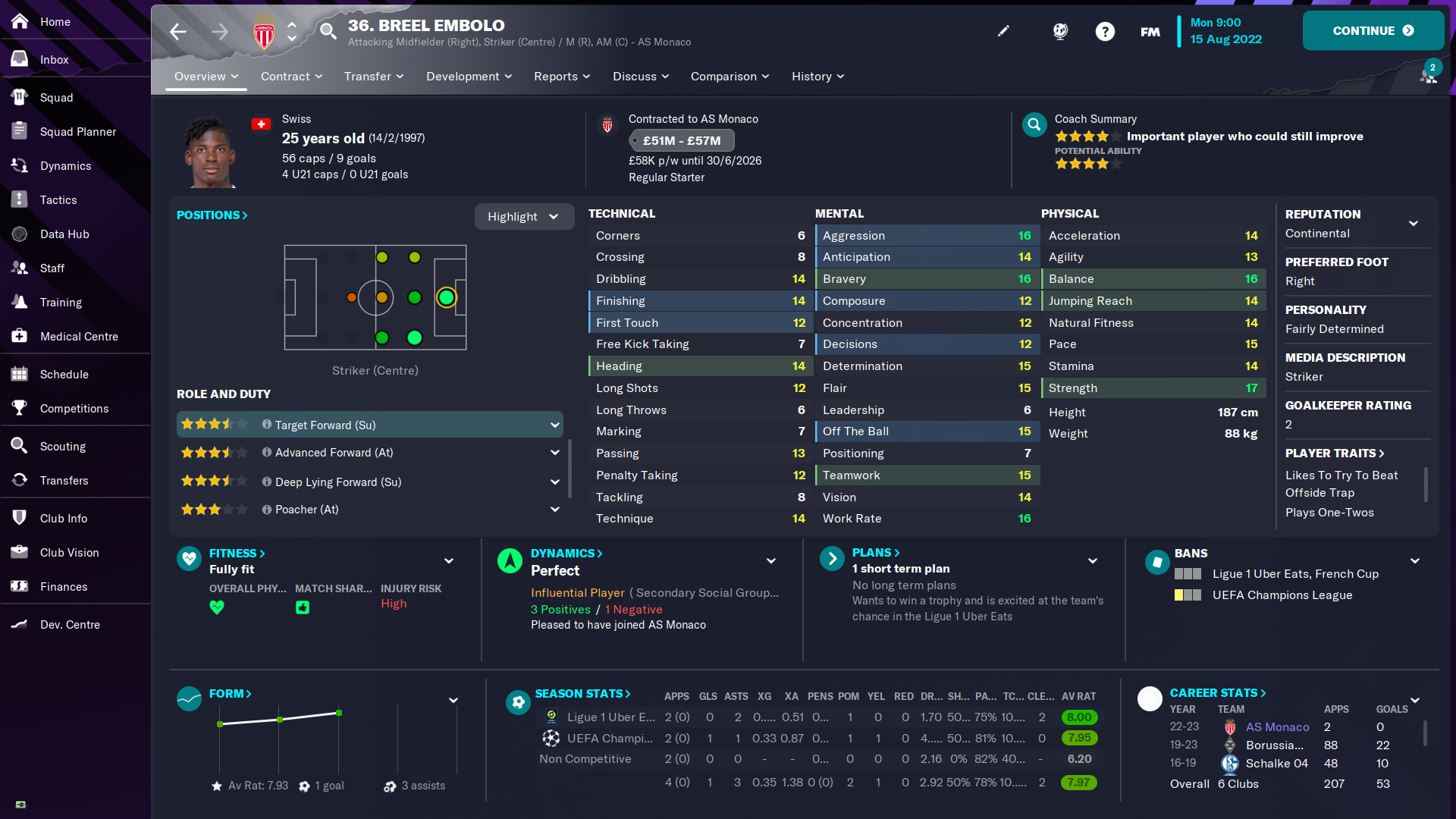Open the Squad Planner
This screenshot has height=819, width=1456.
(x=77, y=131)
